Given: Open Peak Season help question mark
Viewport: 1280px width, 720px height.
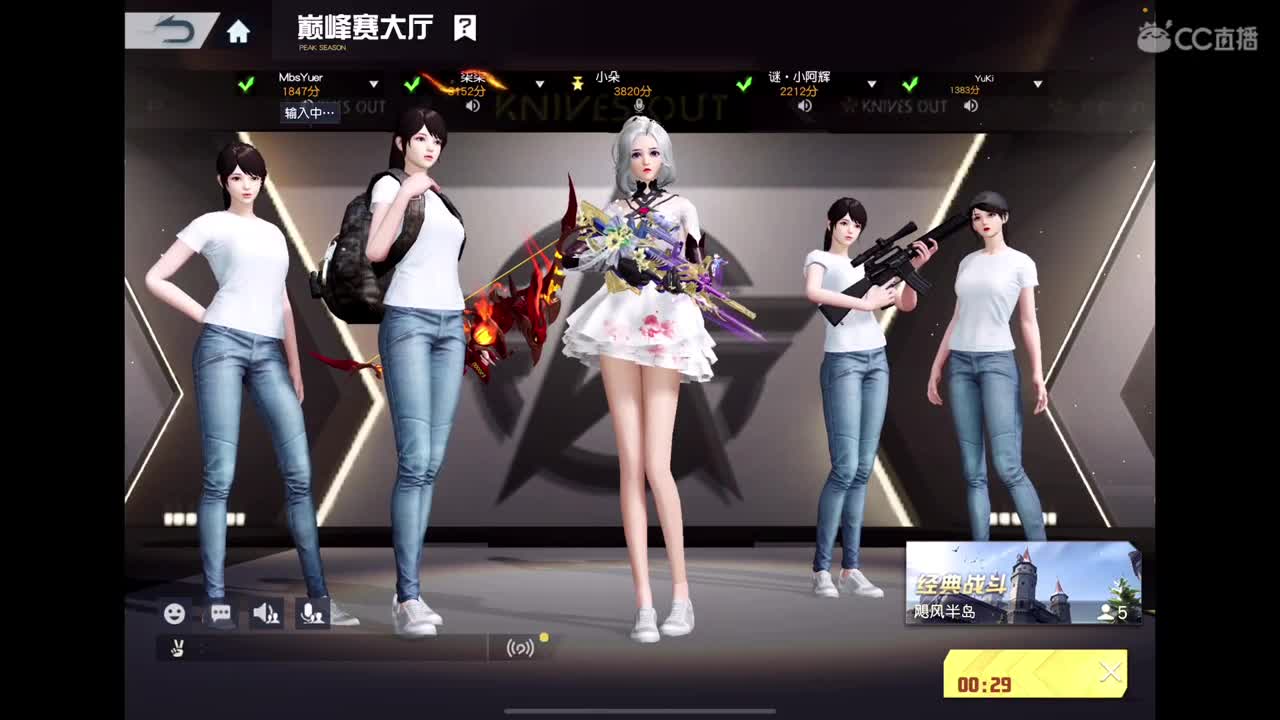Looking at the screenshot, I should [463, 27].
